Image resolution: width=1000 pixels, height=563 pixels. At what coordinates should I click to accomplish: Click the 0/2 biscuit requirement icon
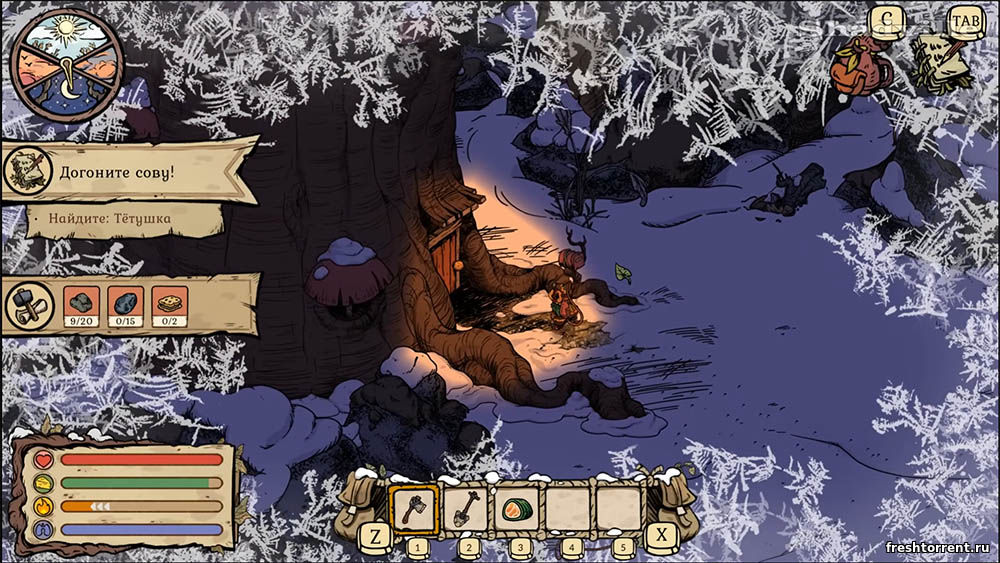pyautogui.click(x=169, y=306)
